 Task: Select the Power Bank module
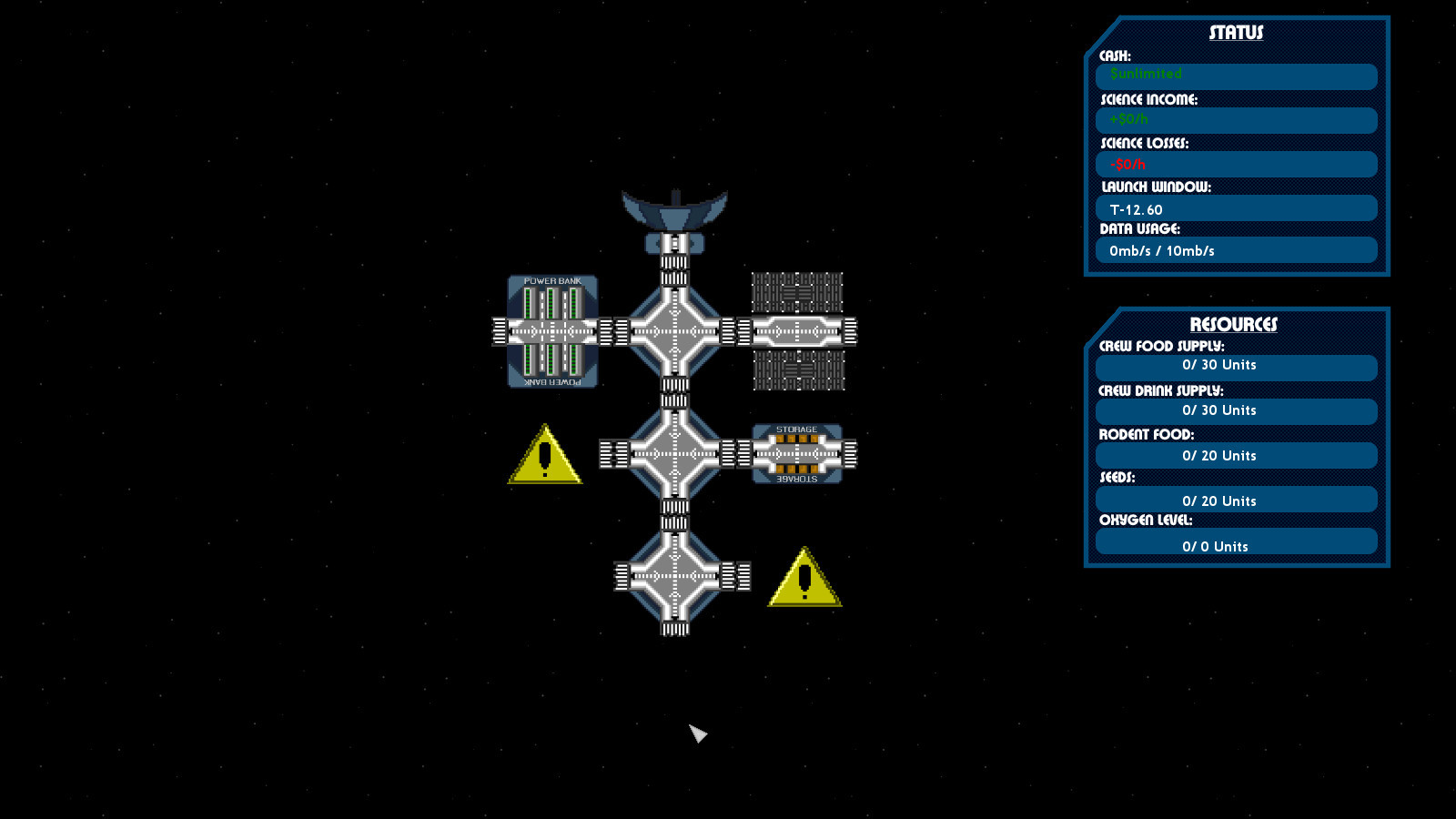click(551, 332)
